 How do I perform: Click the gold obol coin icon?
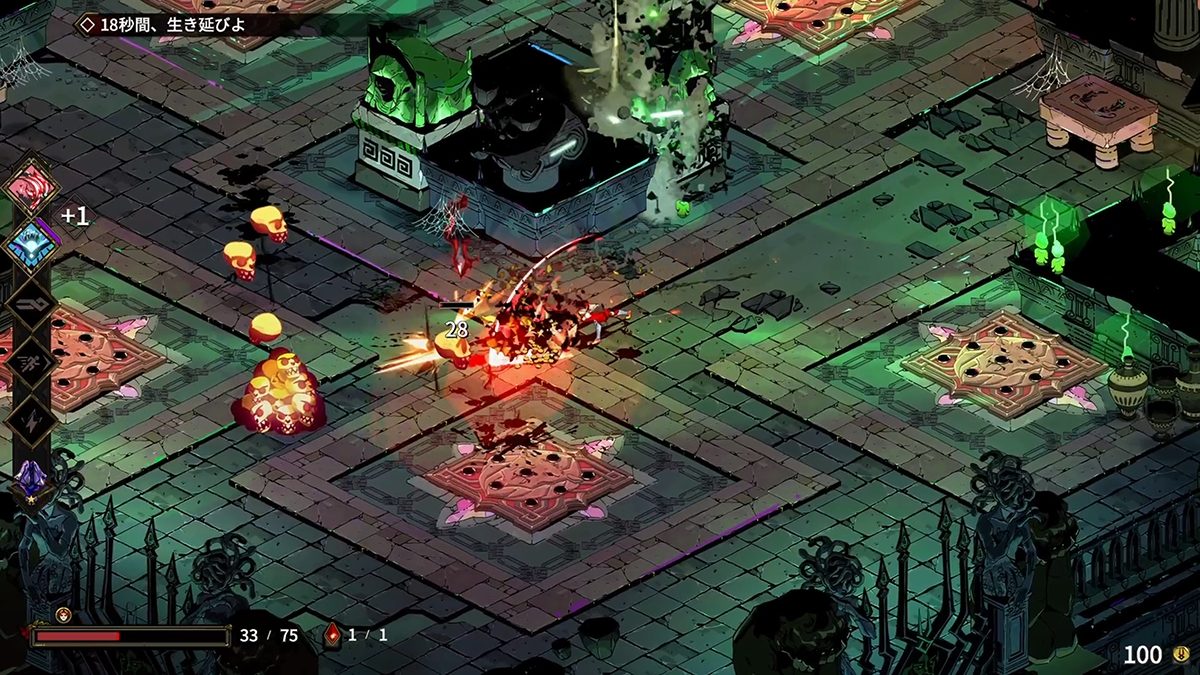[x=1180, y=655]
